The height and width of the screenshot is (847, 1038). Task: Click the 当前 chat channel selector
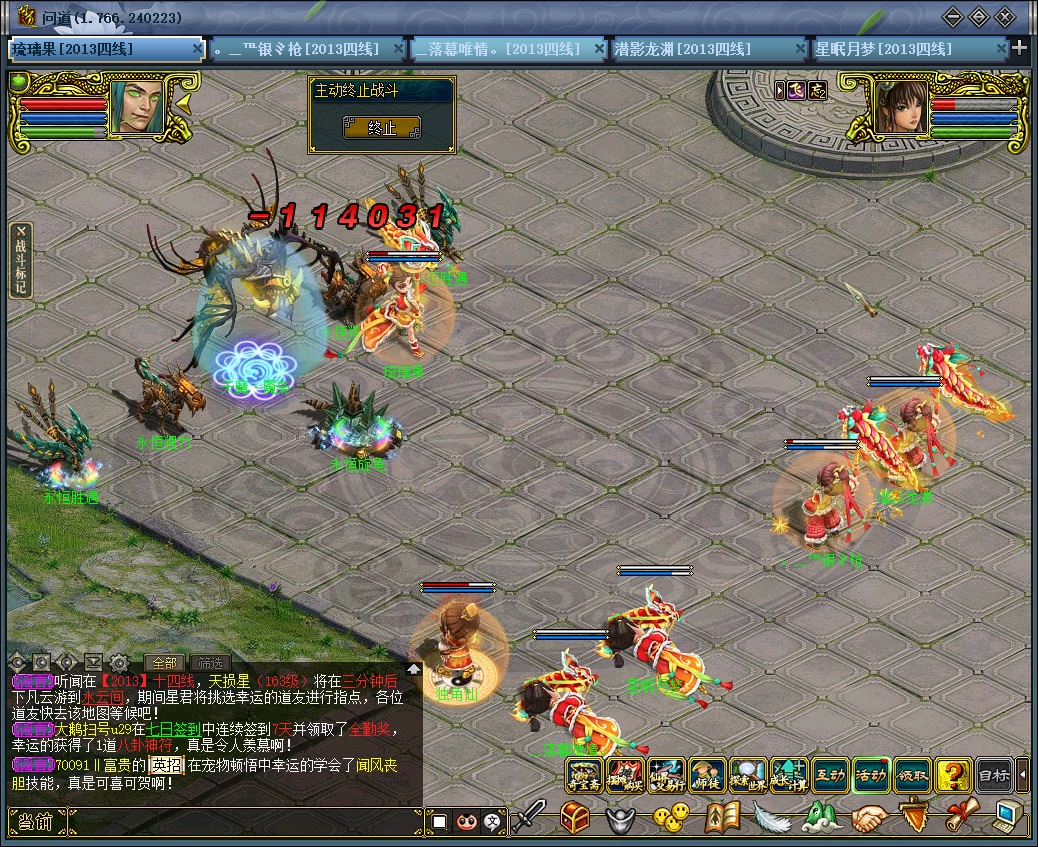(35, 822)
